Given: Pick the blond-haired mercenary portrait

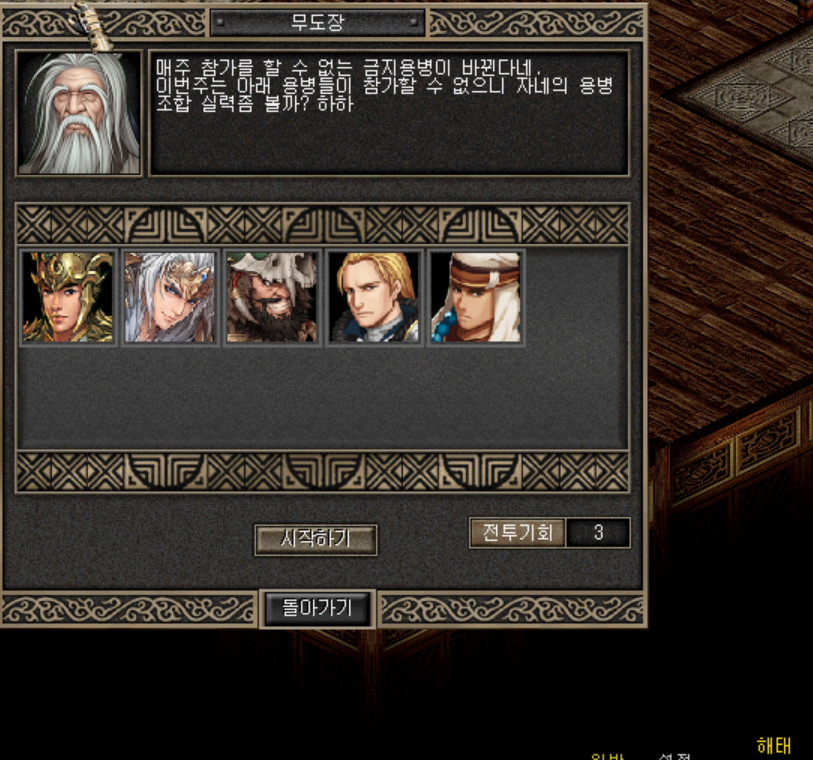Looking at the screenshot, I should [374, 297].
